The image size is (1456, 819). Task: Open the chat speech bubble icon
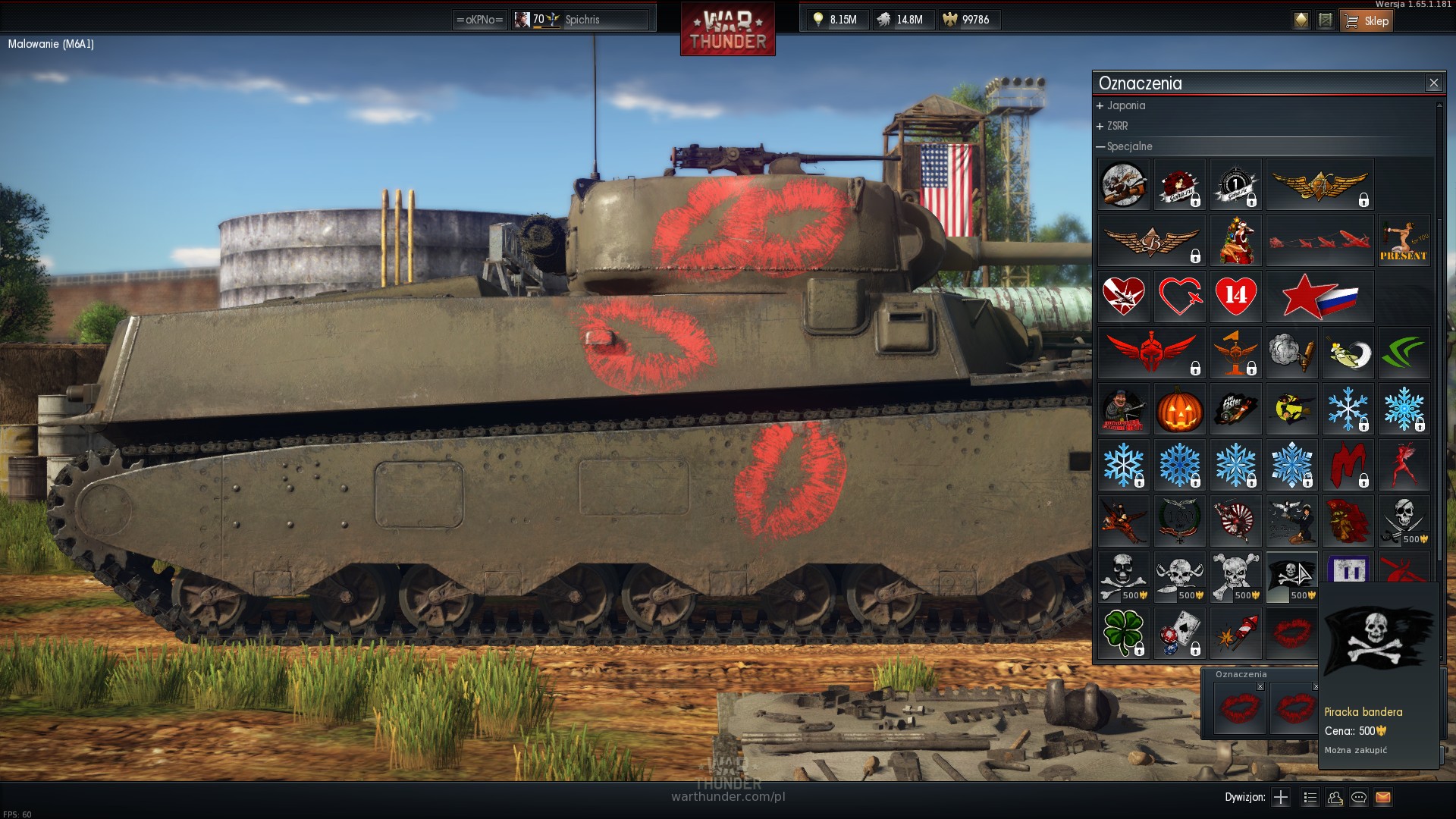click(x=1359, y=797)
